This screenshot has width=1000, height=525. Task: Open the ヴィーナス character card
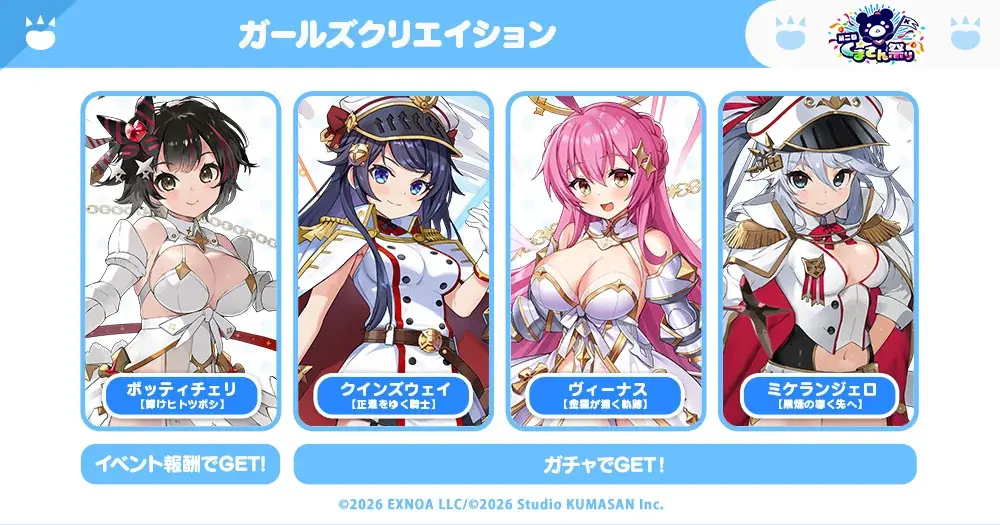pos(606,262)
